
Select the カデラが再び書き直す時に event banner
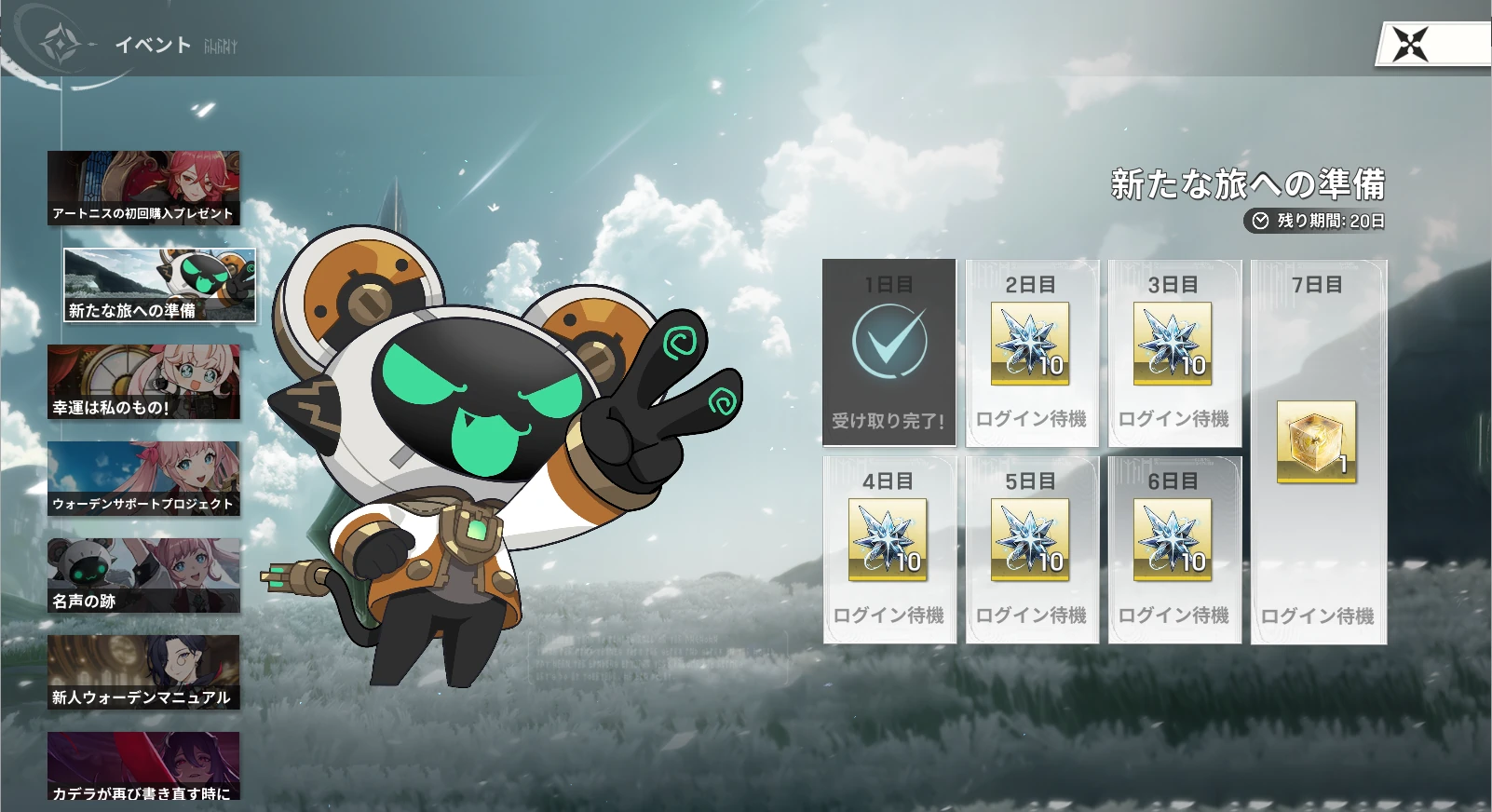143,767
